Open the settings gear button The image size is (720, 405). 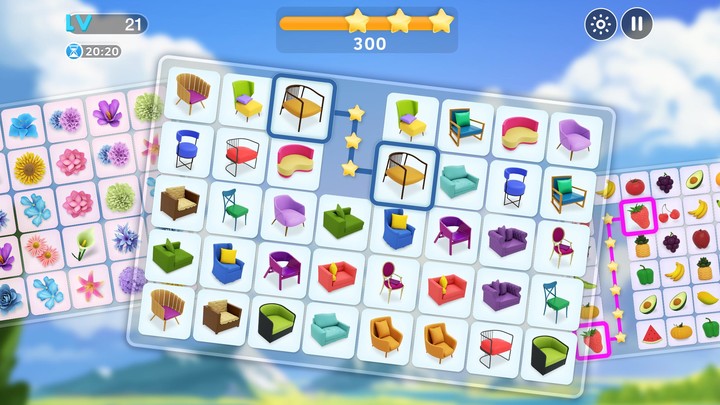(x=600, y=25)
